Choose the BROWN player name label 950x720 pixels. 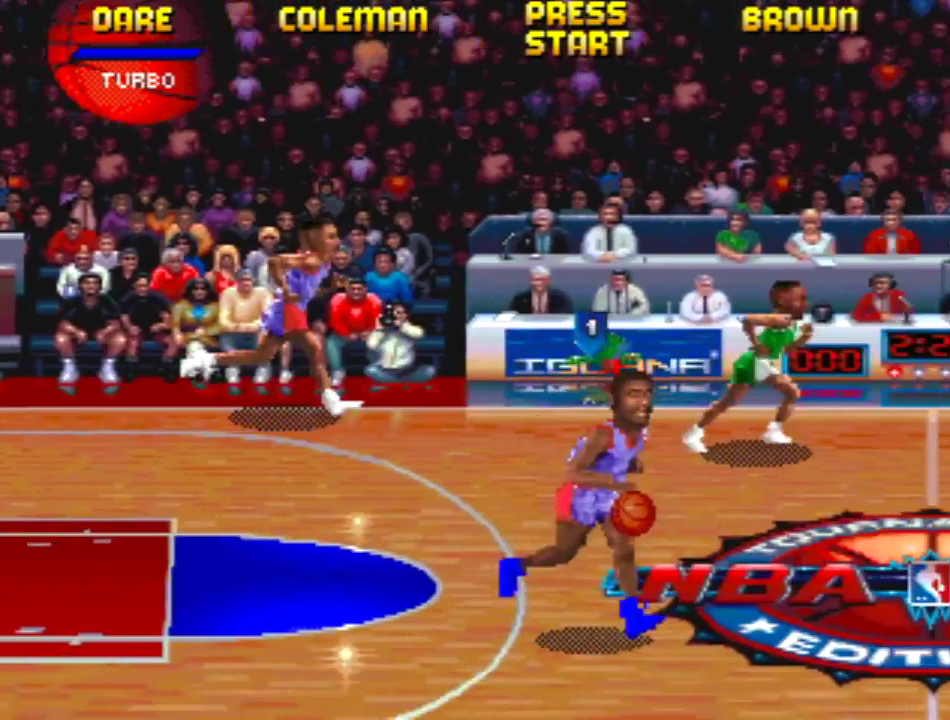[800, 19]
